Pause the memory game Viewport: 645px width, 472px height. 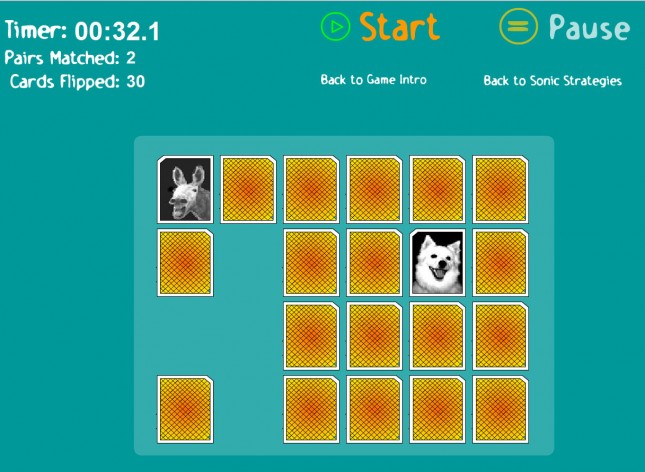[x=564, y=27]
